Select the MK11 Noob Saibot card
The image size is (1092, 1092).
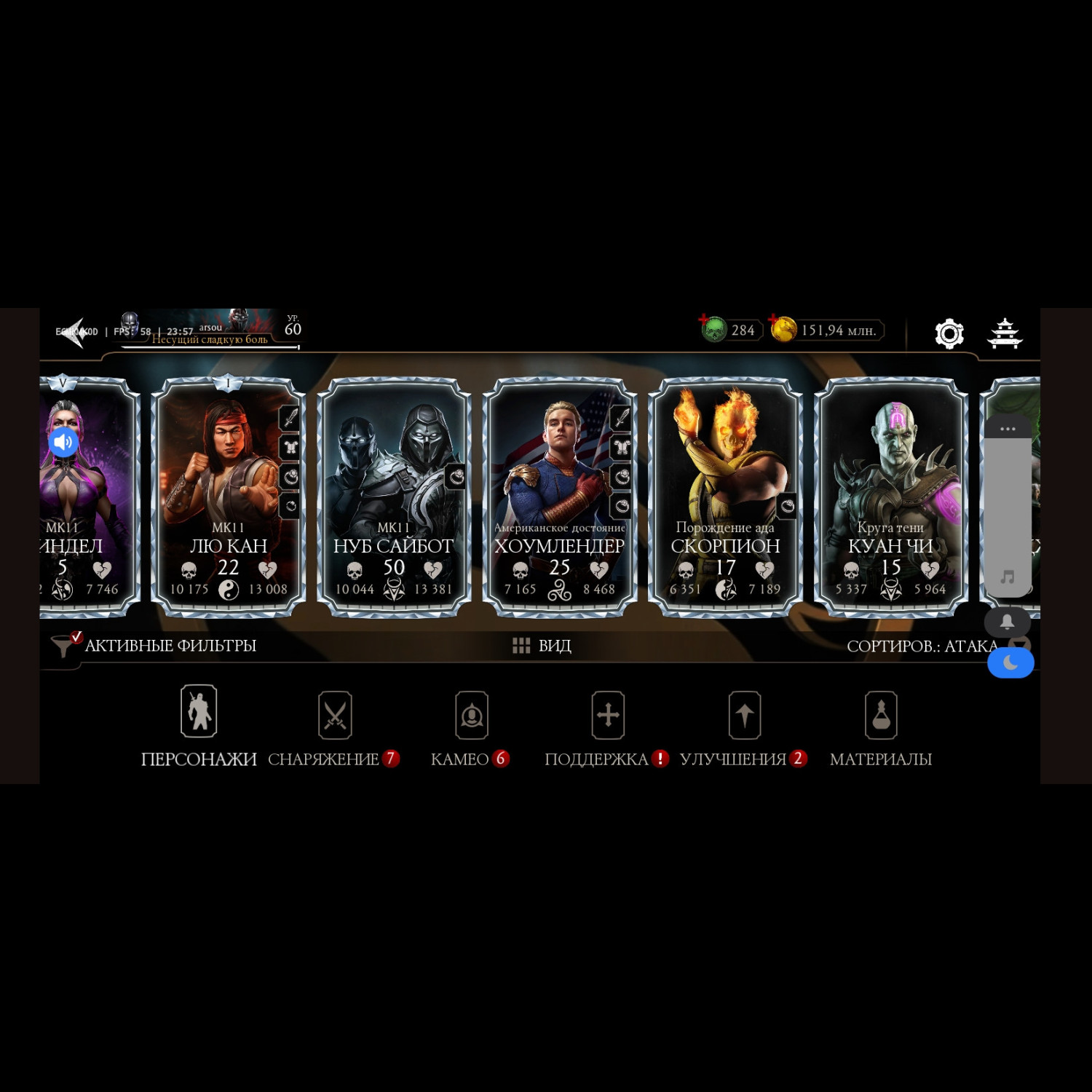point(394,496)
